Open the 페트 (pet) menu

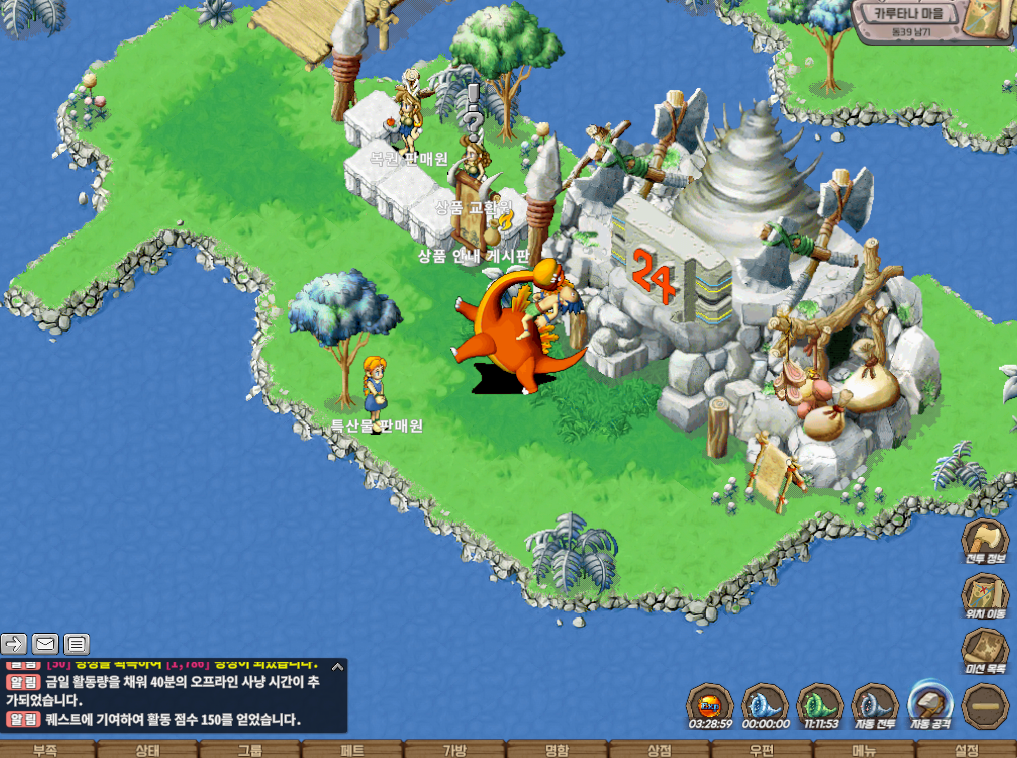coord(352,750)
